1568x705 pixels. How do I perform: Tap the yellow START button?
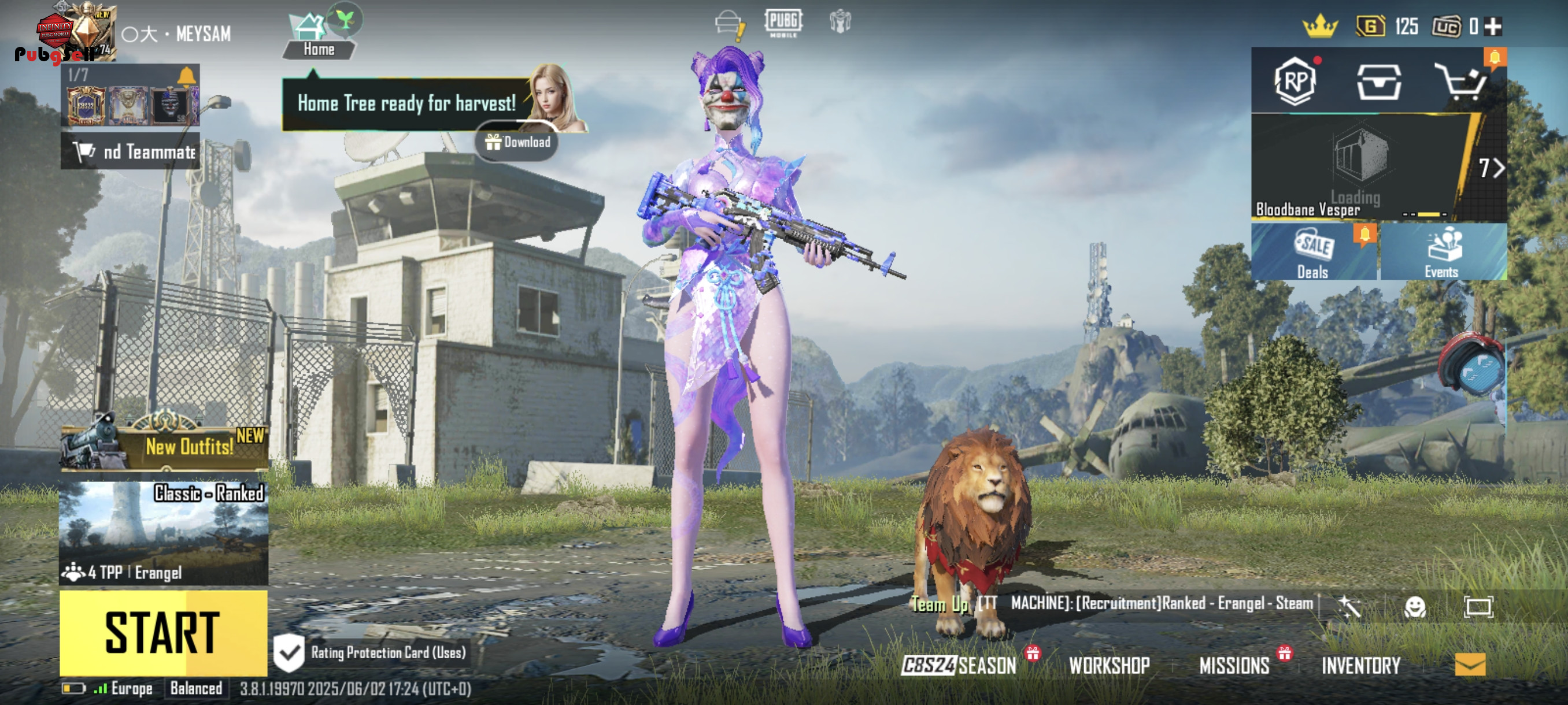(x=163, y=633)
